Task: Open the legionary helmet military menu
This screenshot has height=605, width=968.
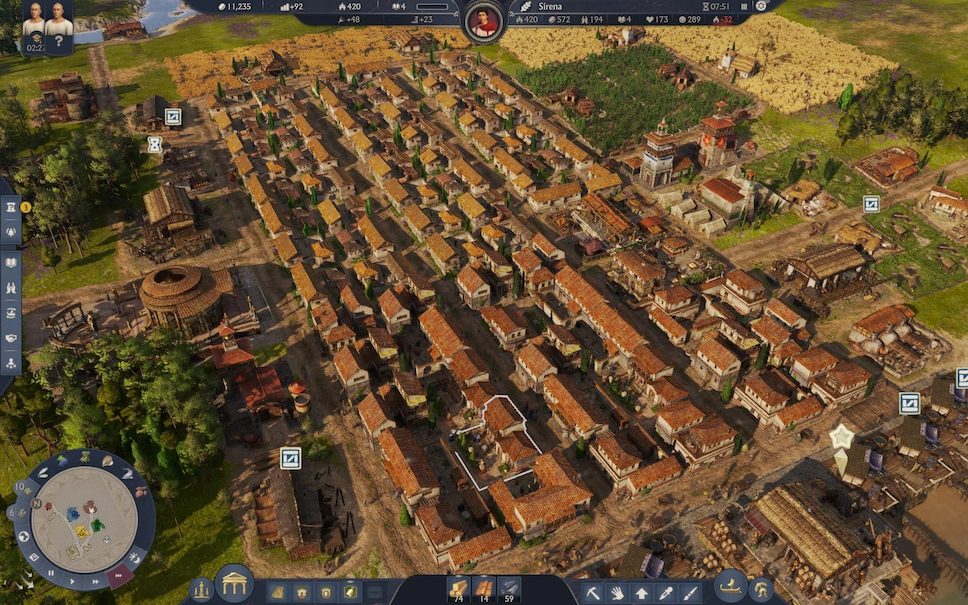Action: pyautogui.click(x=762, y=589)
